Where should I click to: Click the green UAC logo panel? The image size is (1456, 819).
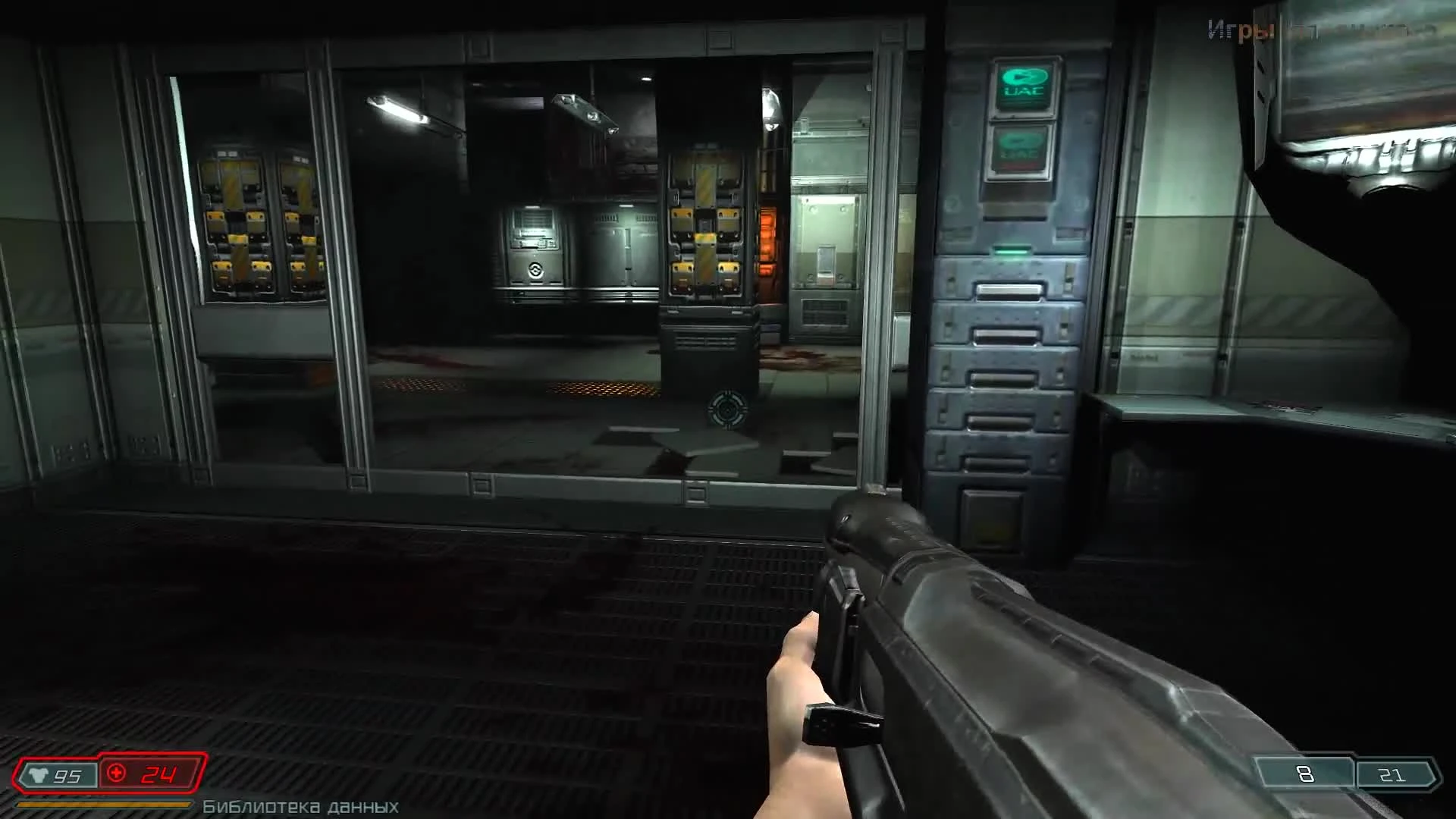[1023, 86]
